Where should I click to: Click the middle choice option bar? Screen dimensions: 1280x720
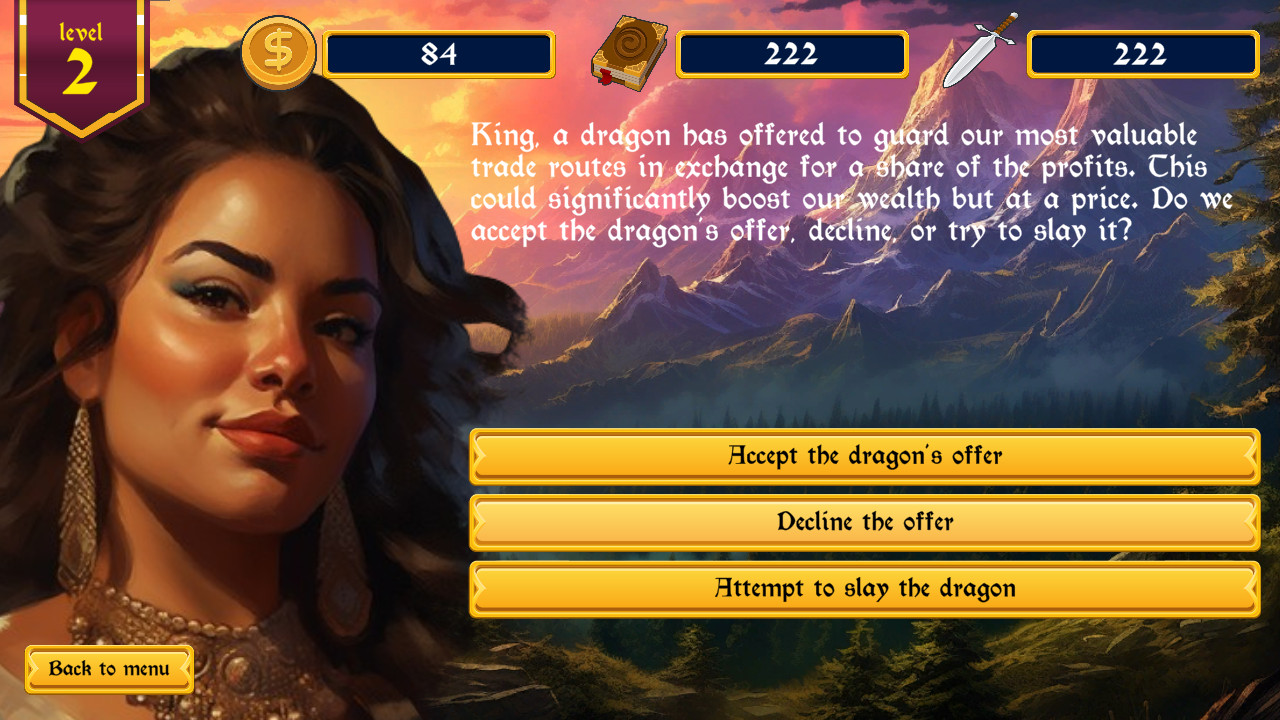tap(864, 522)
